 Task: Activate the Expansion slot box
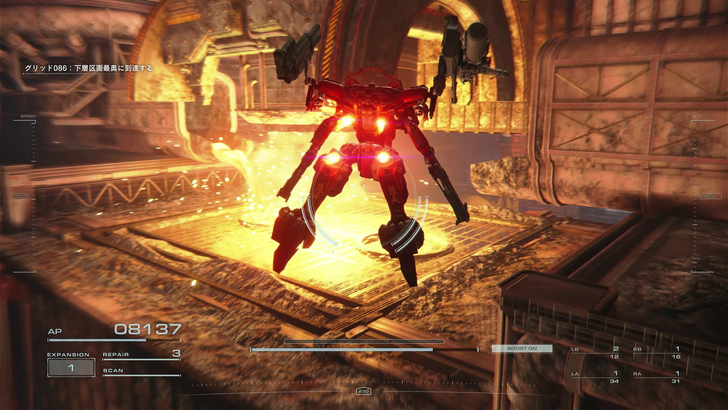point(70,368)
